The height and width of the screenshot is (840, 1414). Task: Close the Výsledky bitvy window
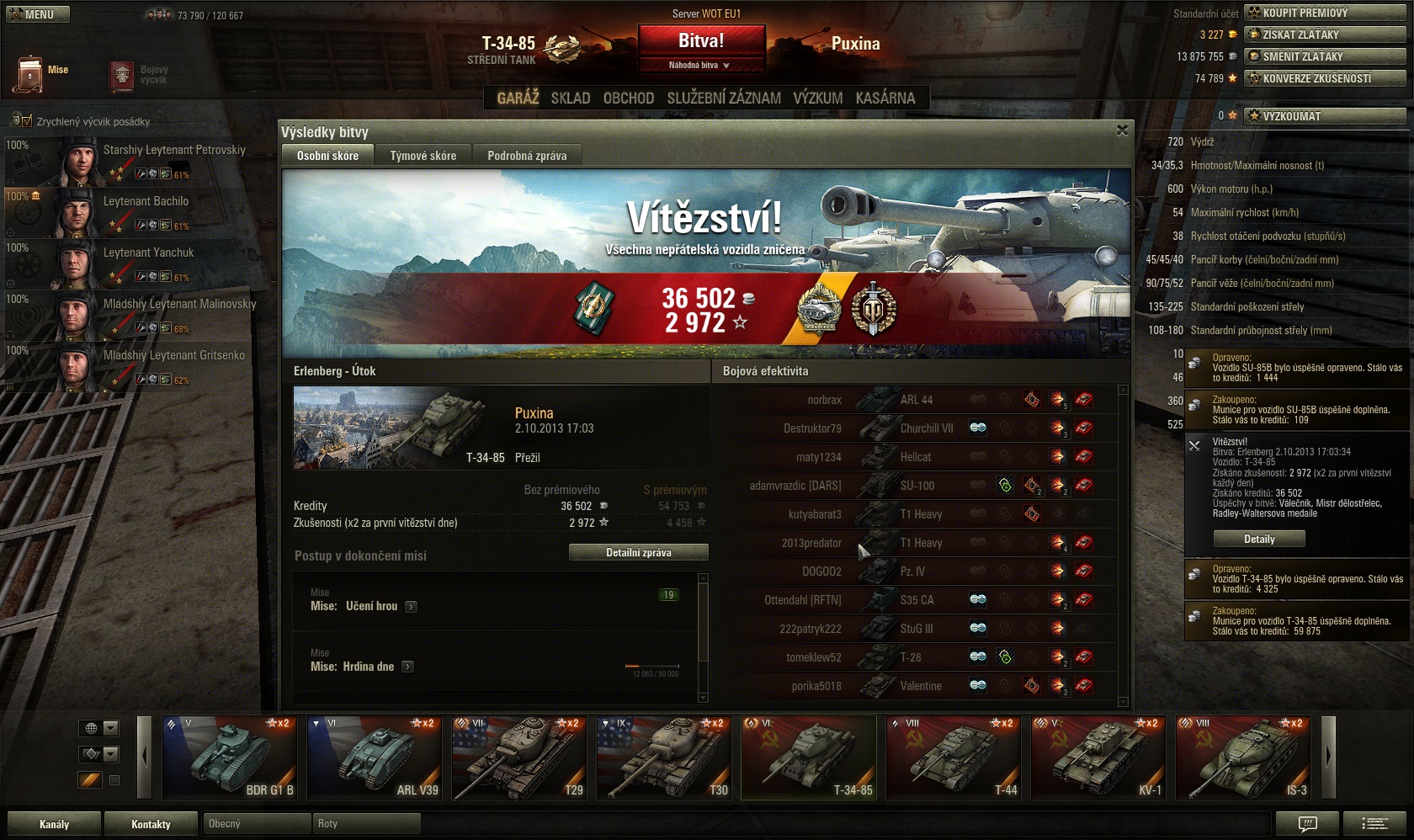pyautogui.click(x=1122, y=130)
